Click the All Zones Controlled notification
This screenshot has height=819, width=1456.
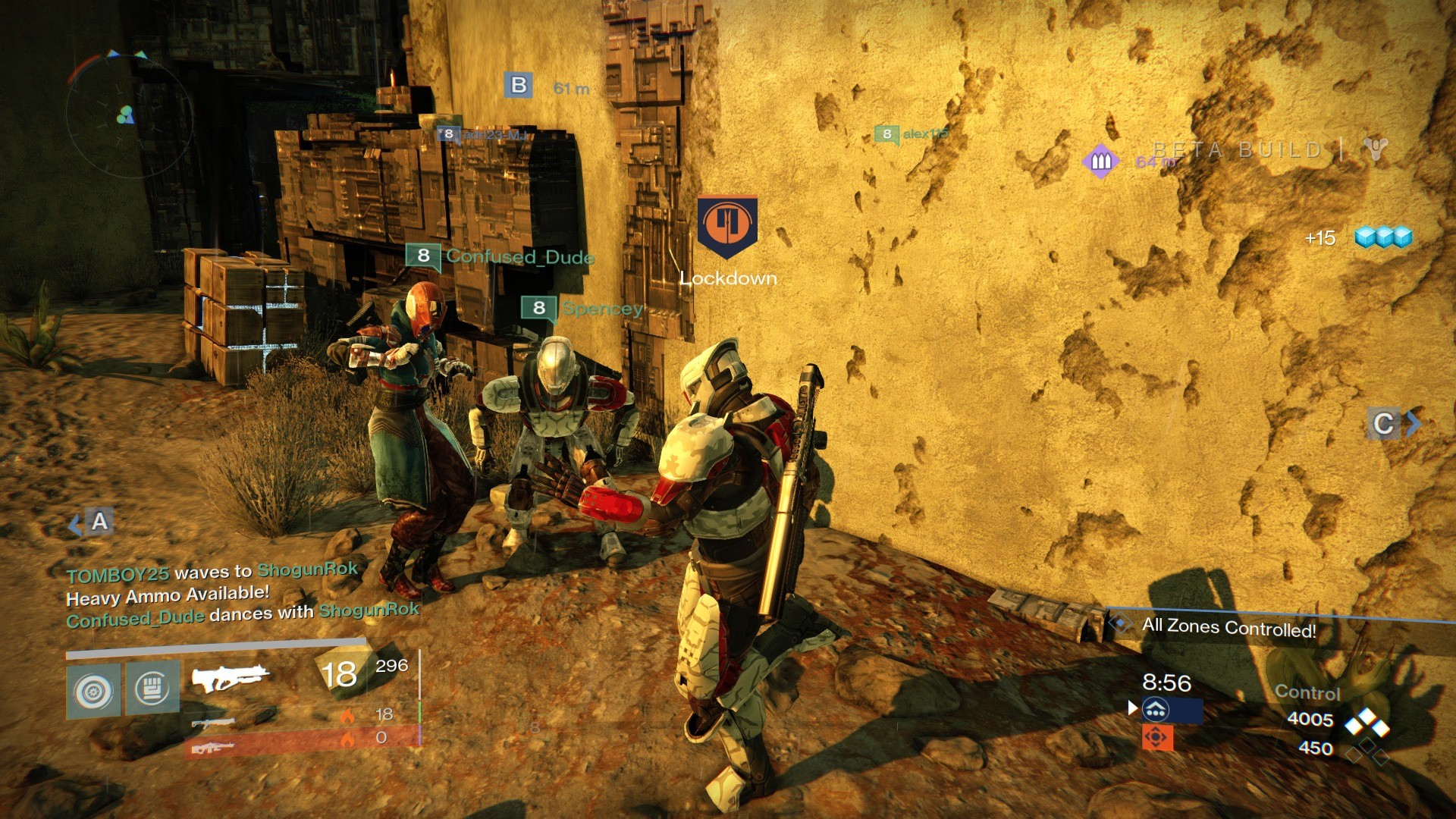pyautogui.click(x=1228, y=627)
